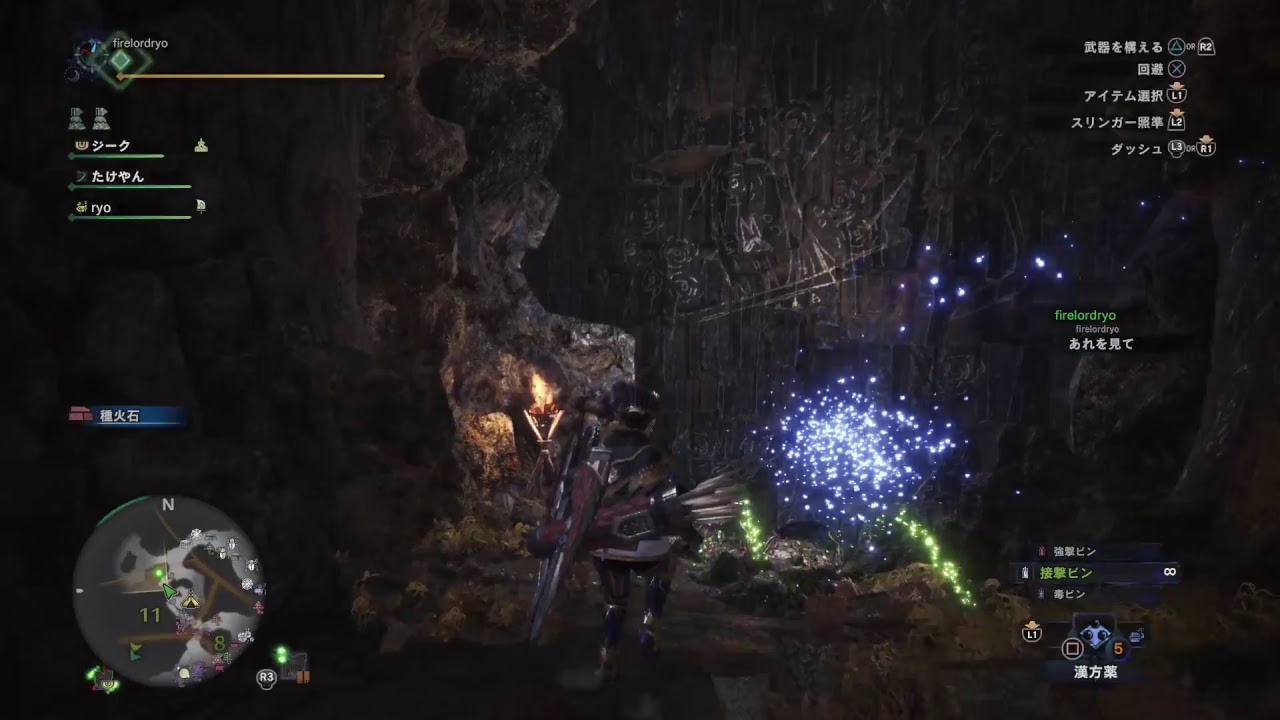Choose the 強撃ビン coating

[x=1075, y=551]
